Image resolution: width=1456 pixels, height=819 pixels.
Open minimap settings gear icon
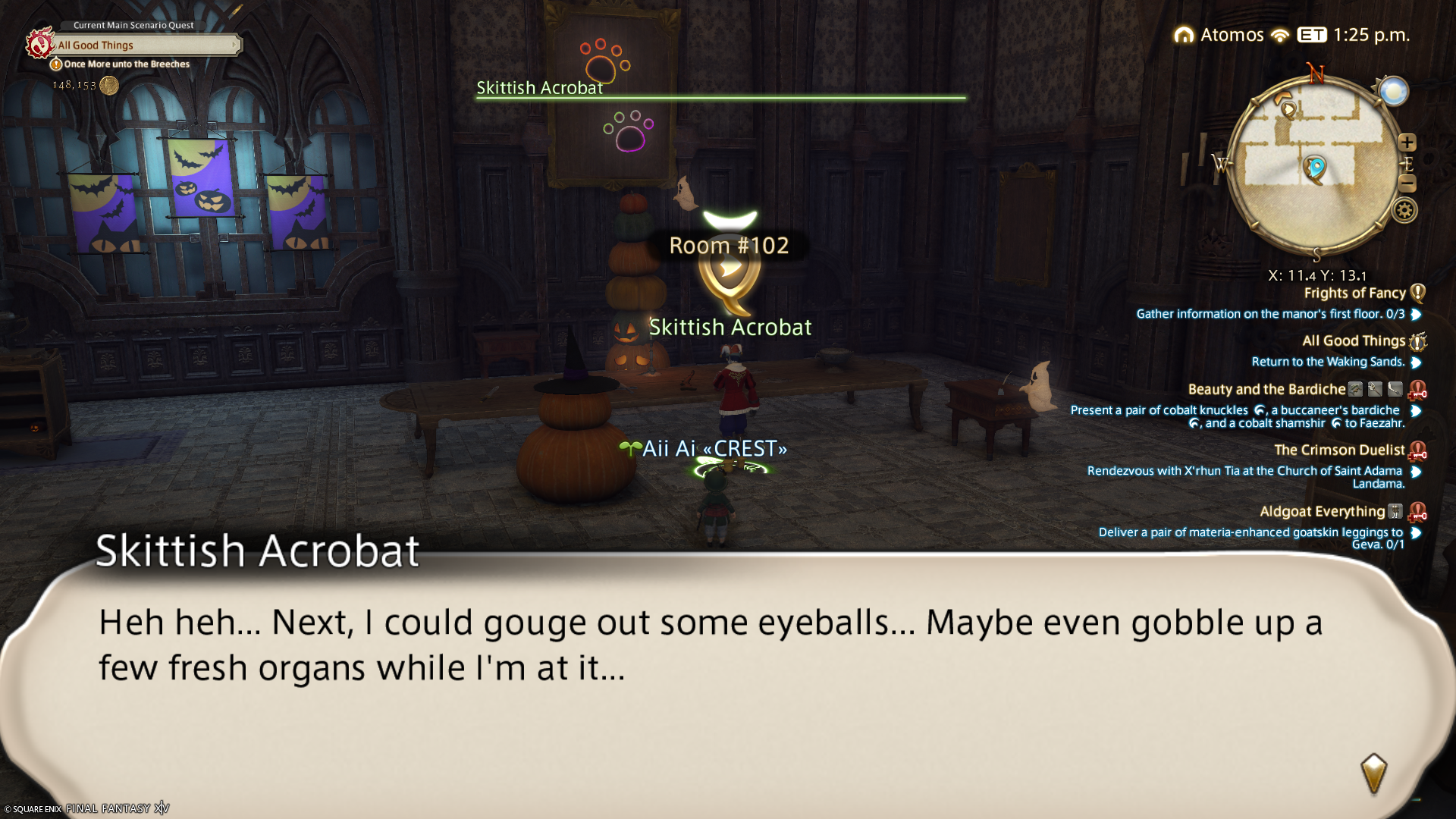point(1404,210)
